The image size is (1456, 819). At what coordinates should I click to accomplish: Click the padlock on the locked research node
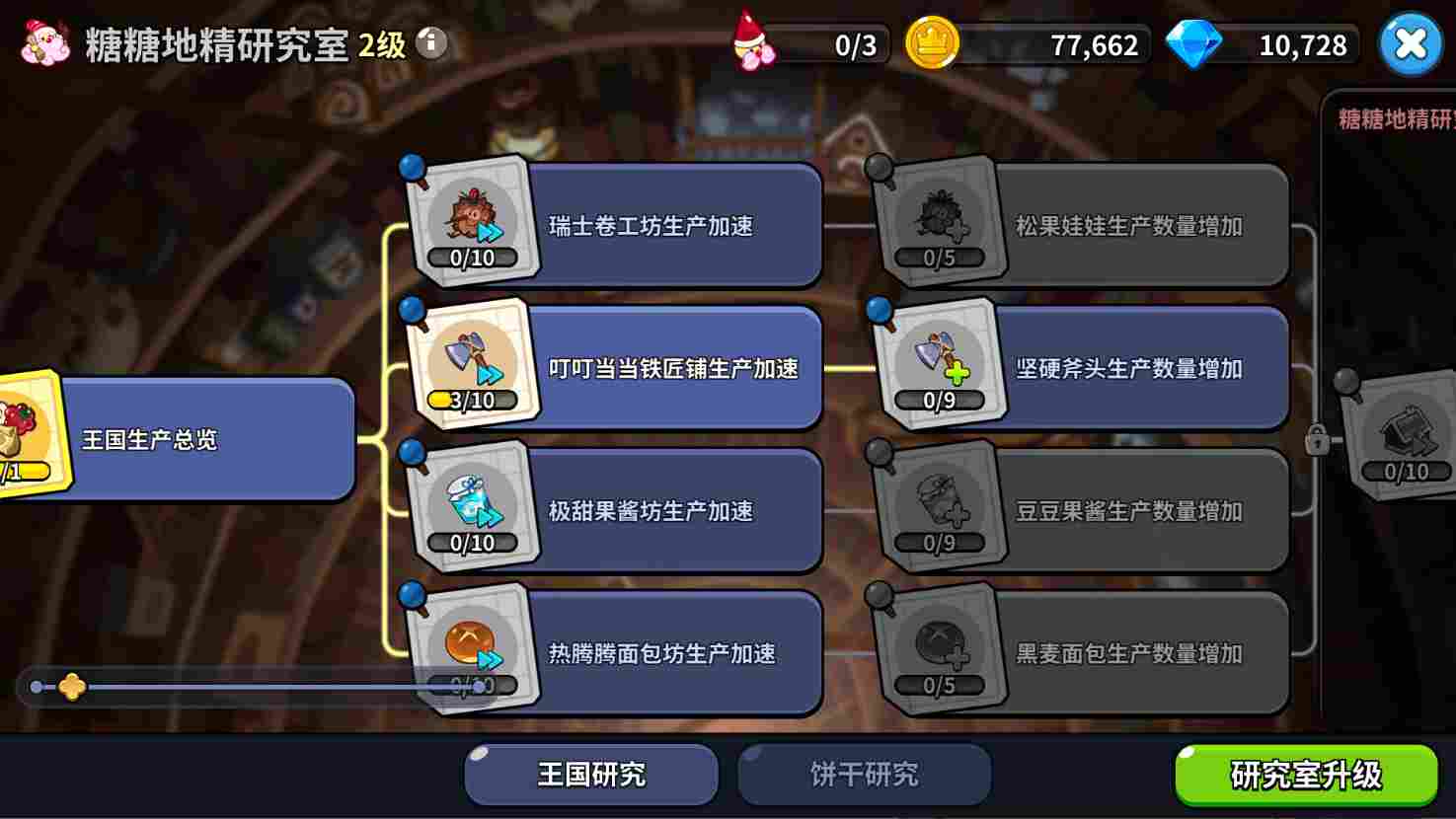[x=1320, y=444]
